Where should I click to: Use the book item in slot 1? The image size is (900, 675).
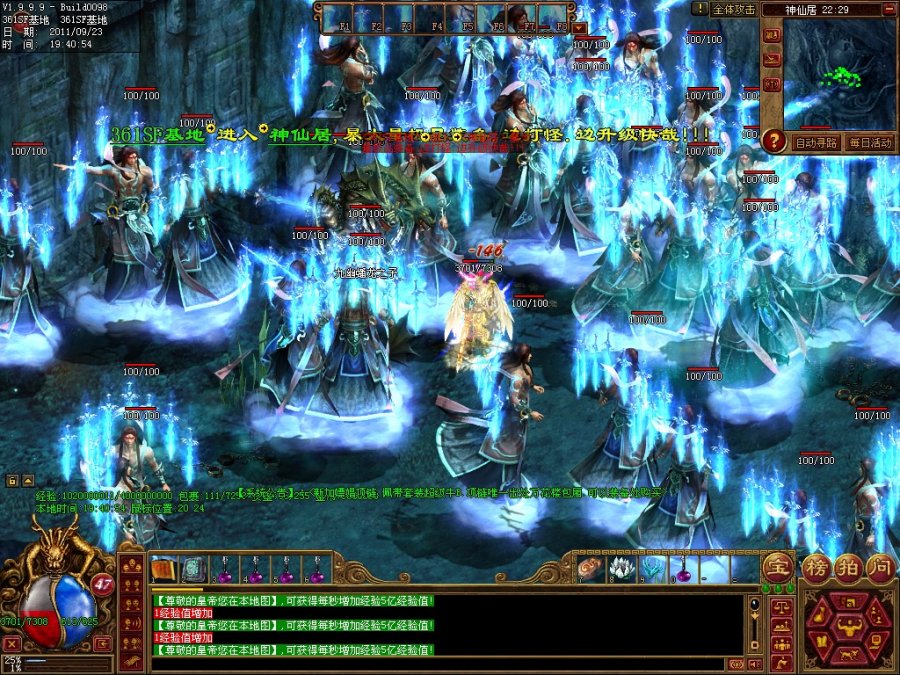click(x=163, y=569)
